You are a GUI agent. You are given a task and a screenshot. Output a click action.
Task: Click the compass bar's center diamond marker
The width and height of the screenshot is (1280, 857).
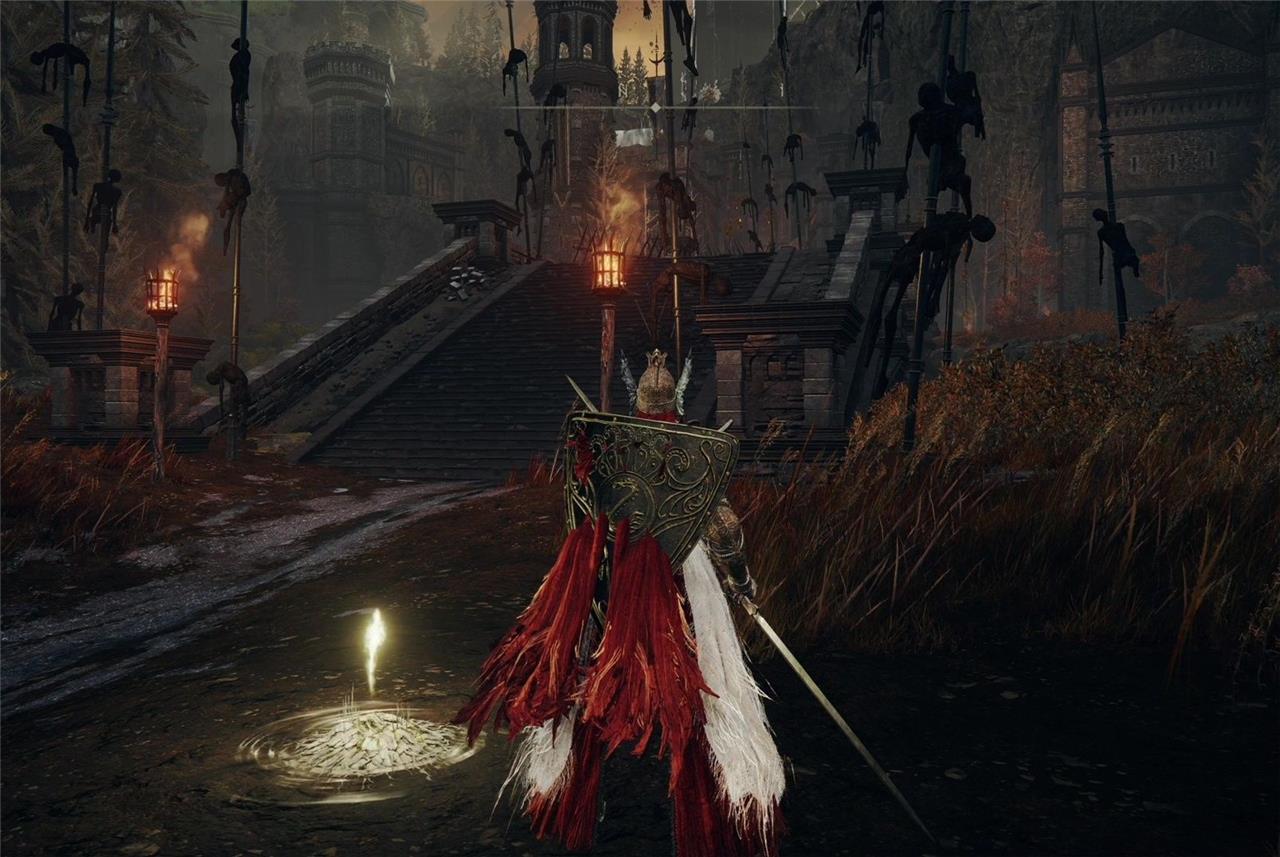(655, 107)
